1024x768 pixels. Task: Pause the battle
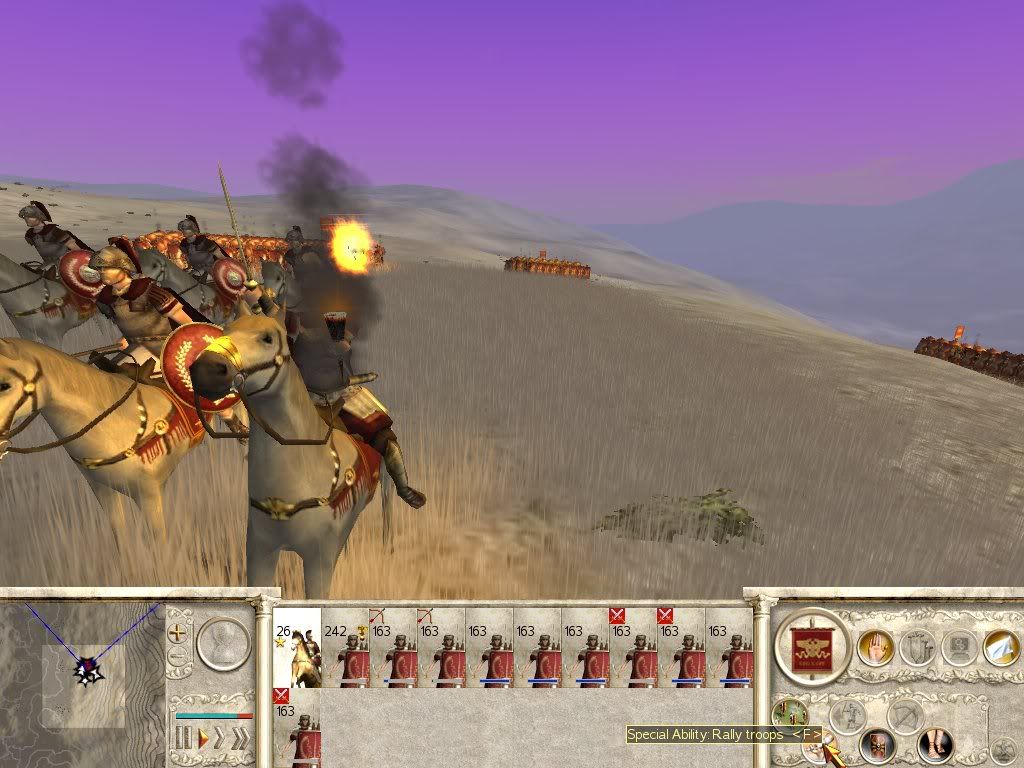(x=184, y=738)
